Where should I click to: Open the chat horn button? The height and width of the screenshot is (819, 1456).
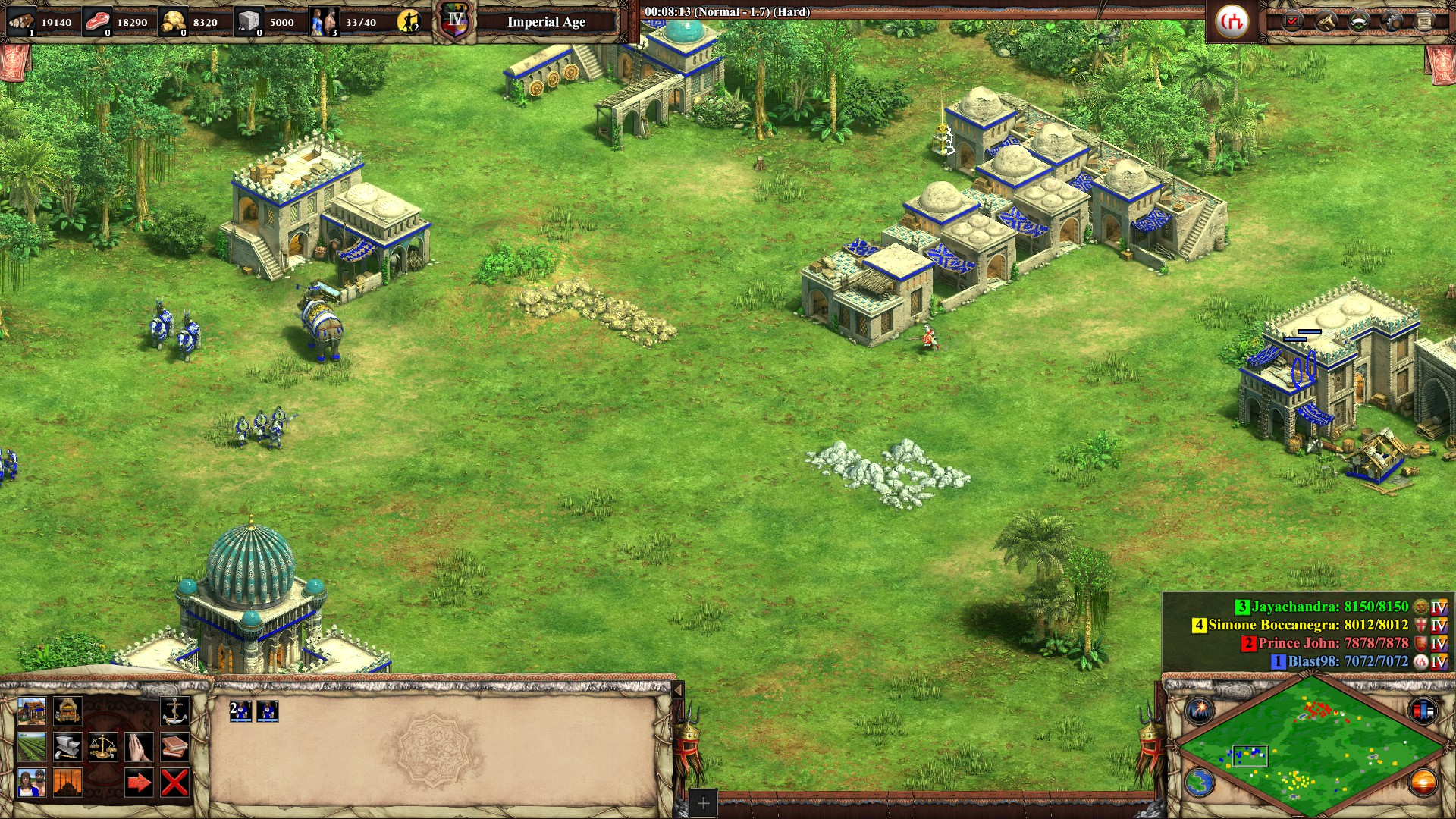pos(1326,21)
